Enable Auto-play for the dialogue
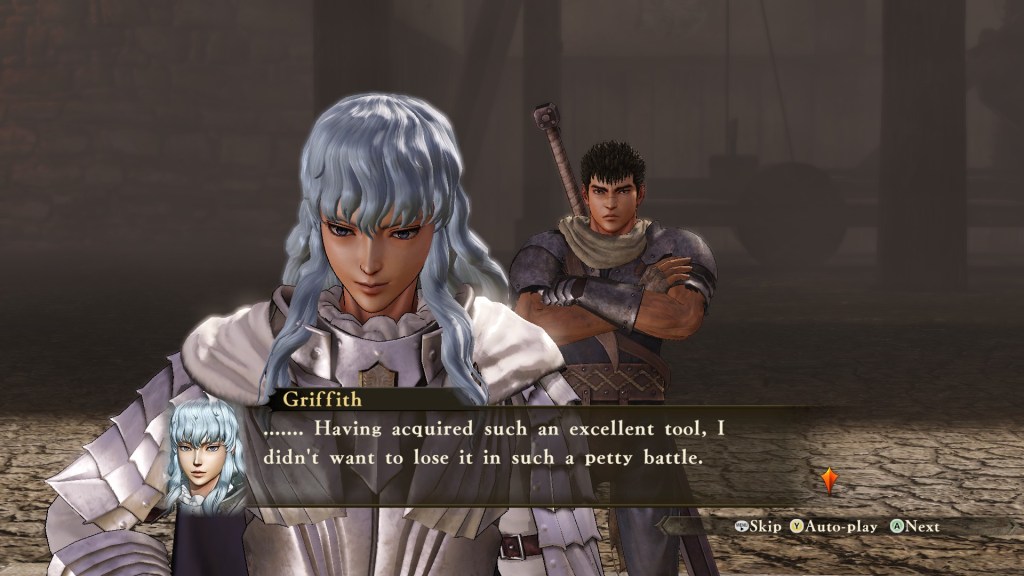The height and width of the screenshot is (576, 1024). (833, 526)
